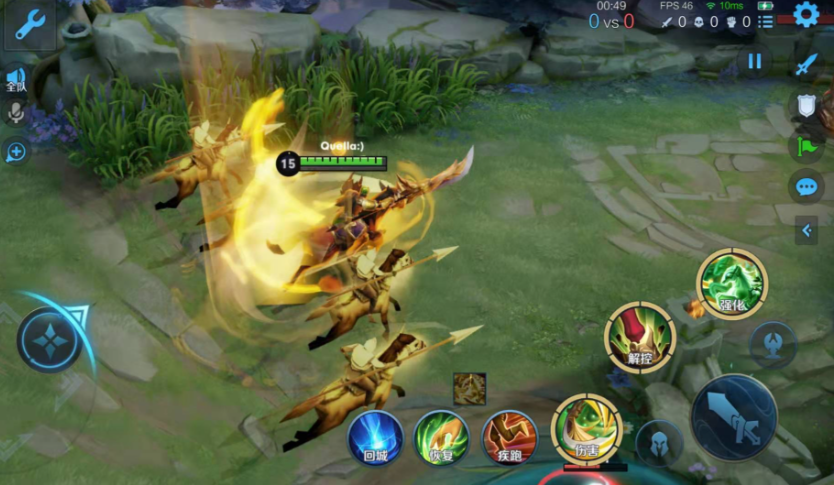Screen dimensions: 834x485
Task: Tap the blue plus bubble icon
Action: tap(16, 152)
